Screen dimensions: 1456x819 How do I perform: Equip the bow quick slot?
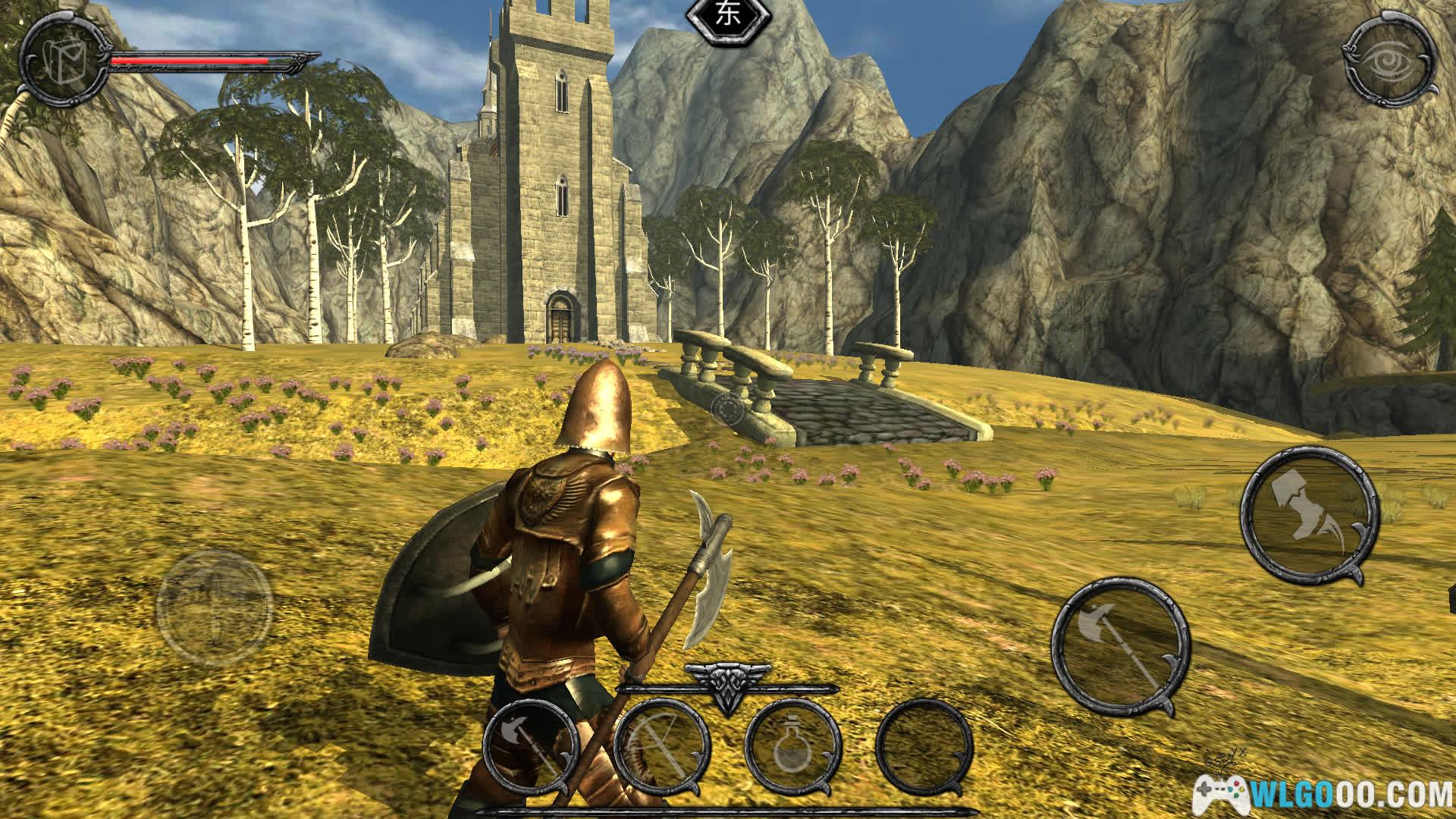pos(661,747)
